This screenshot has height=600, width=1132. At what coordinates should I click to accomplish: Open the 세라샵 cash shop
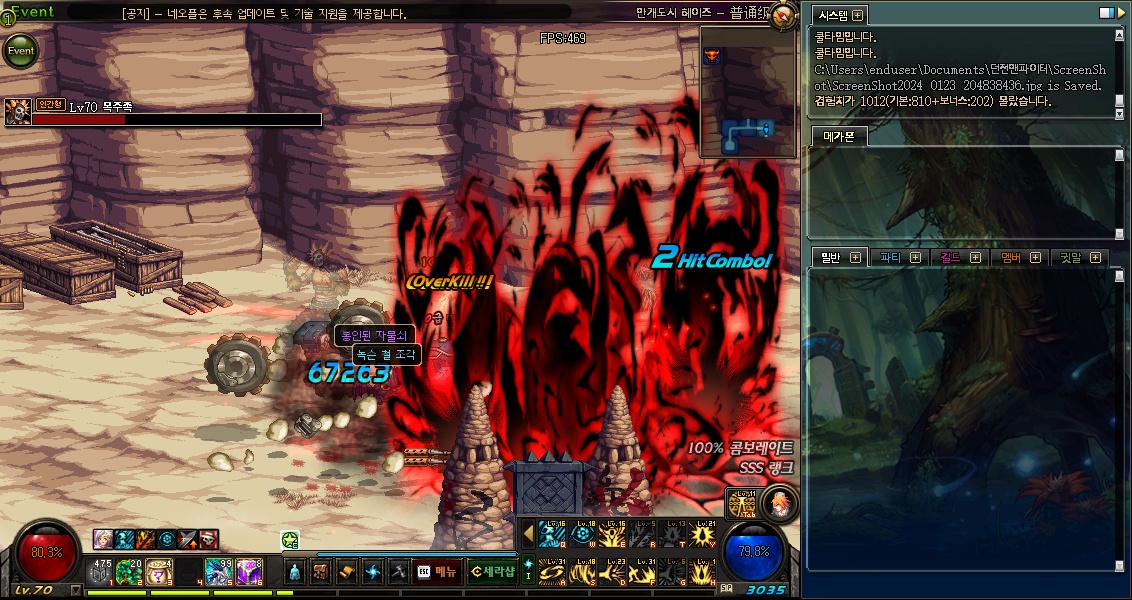(492, 572)
